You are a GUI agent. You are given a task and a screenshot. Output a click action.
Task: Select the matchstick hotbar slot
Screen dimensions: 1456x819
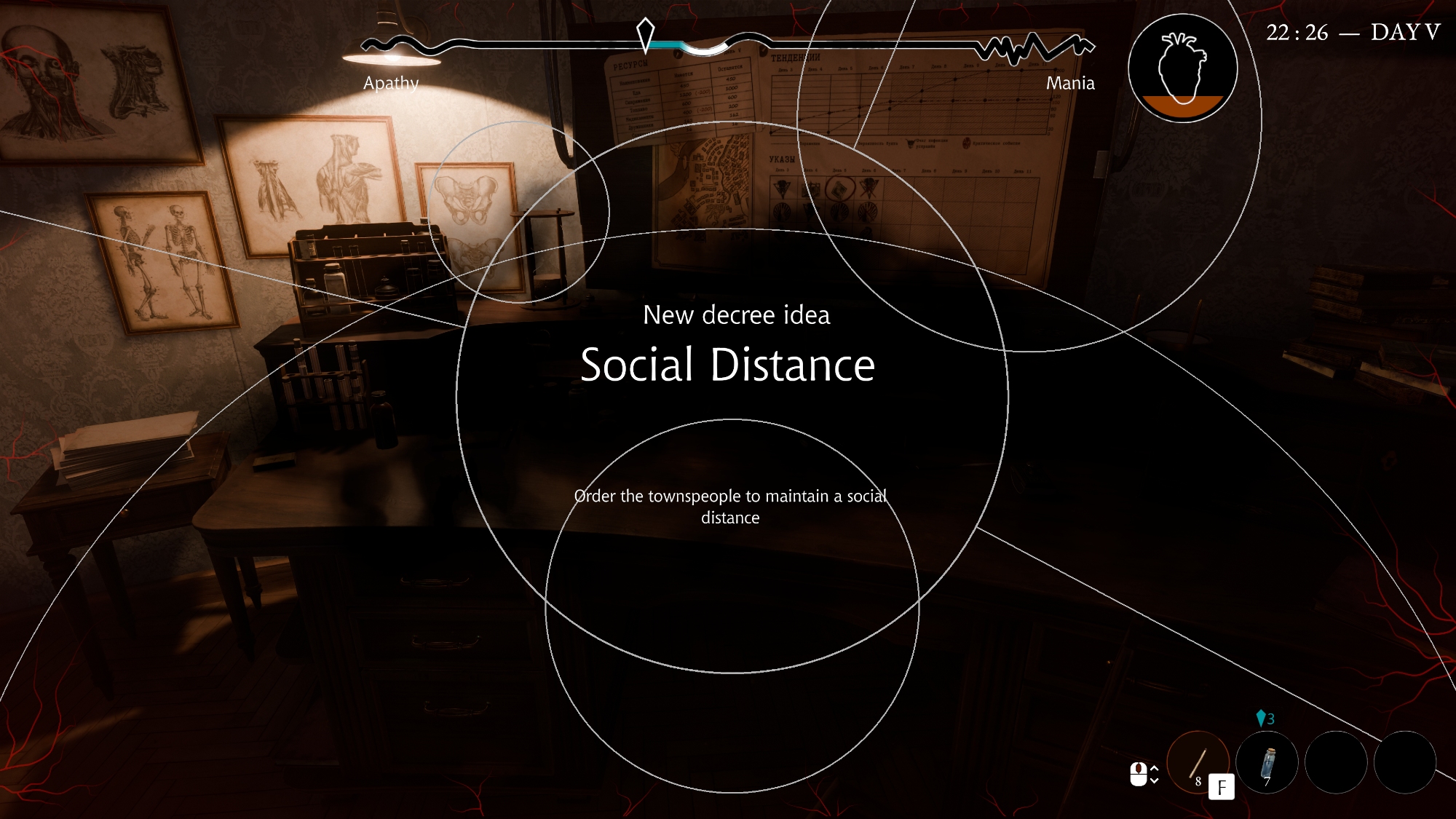point(1197,762)
